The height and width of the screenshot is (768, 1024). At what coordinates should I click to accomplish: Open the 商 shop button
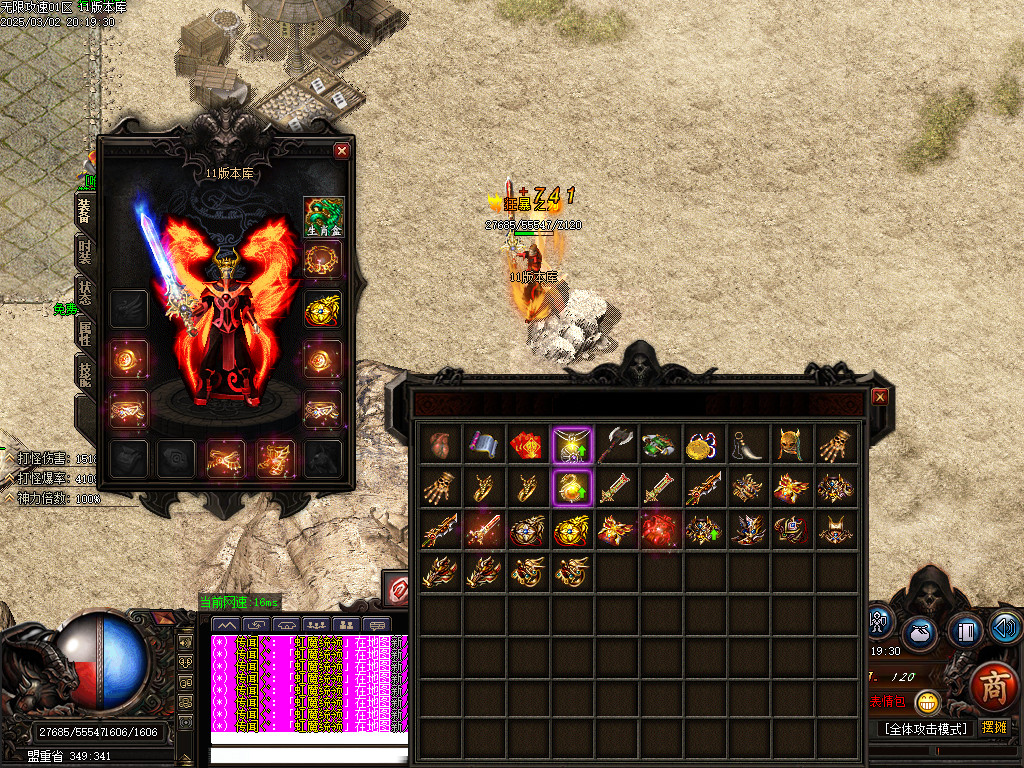coord(995,689)
